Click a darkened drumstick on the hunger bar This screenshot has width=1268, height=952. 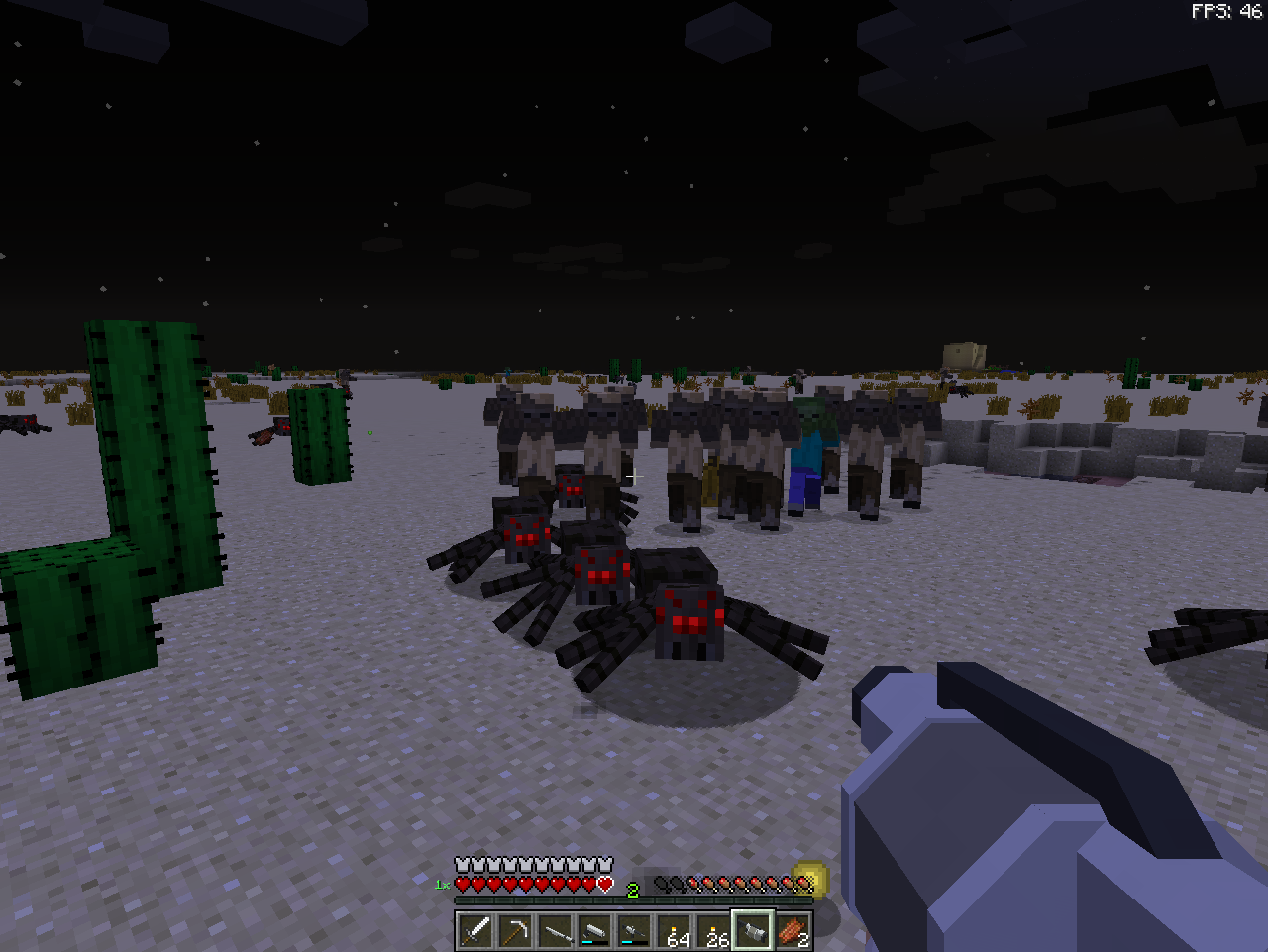[x=662, y=883]
